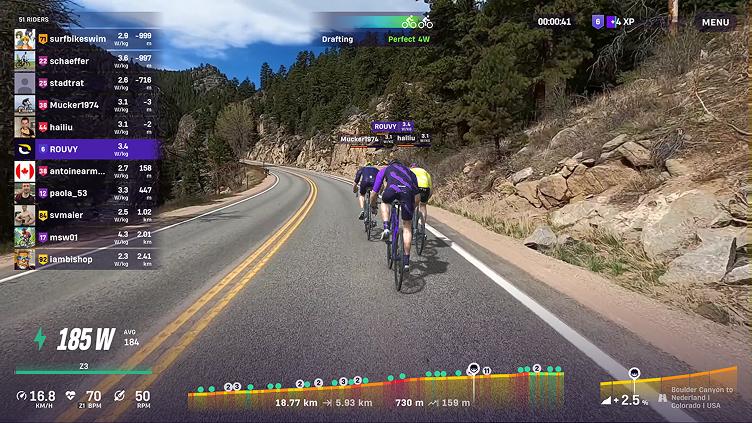This screenshot has height=423, width=752.
Task: Click the route elevation profile bar
Action: pyautogui.click(x=375, y=387)
